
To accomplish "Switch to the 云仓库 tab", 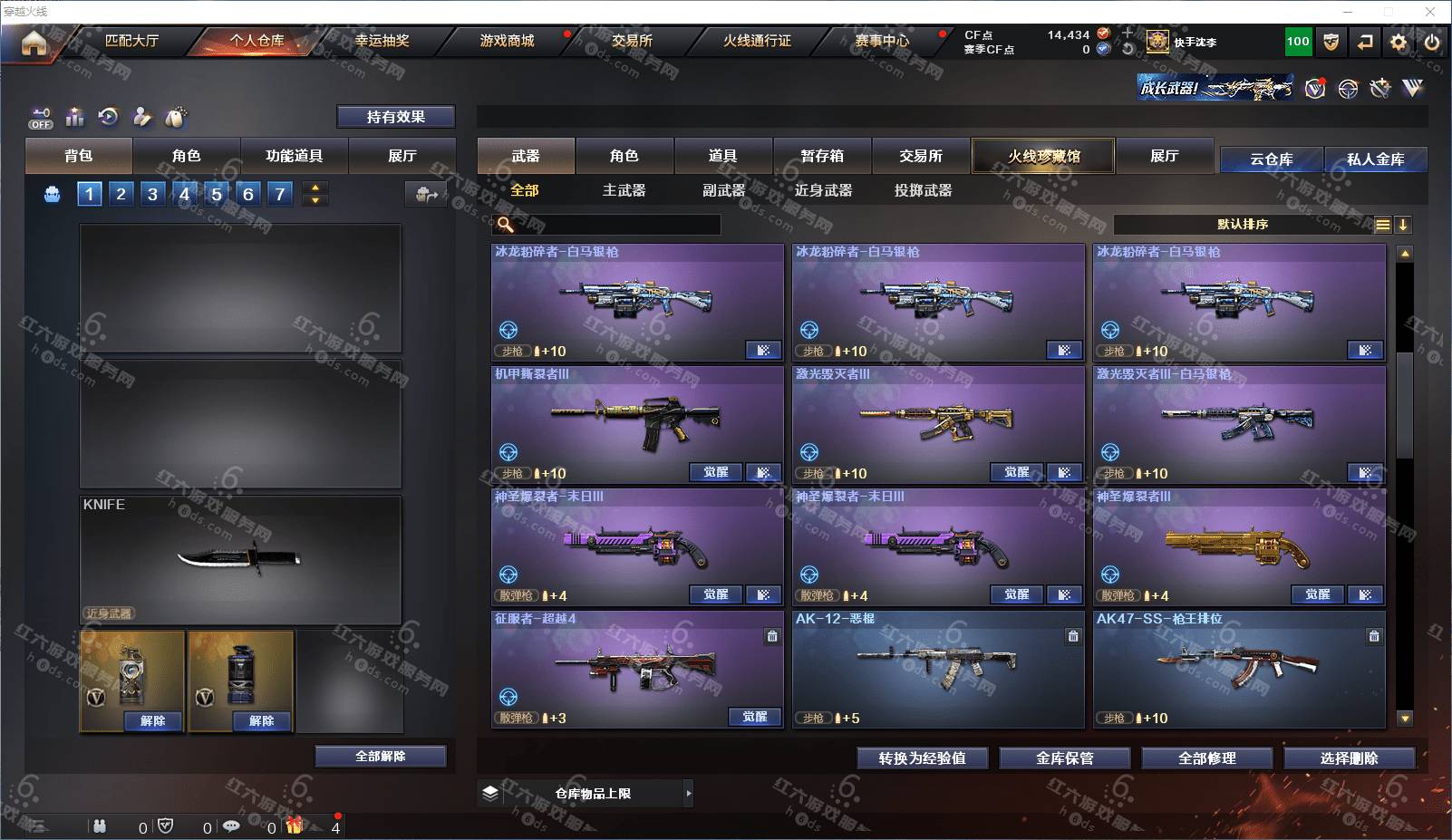I will point(1271,159).
